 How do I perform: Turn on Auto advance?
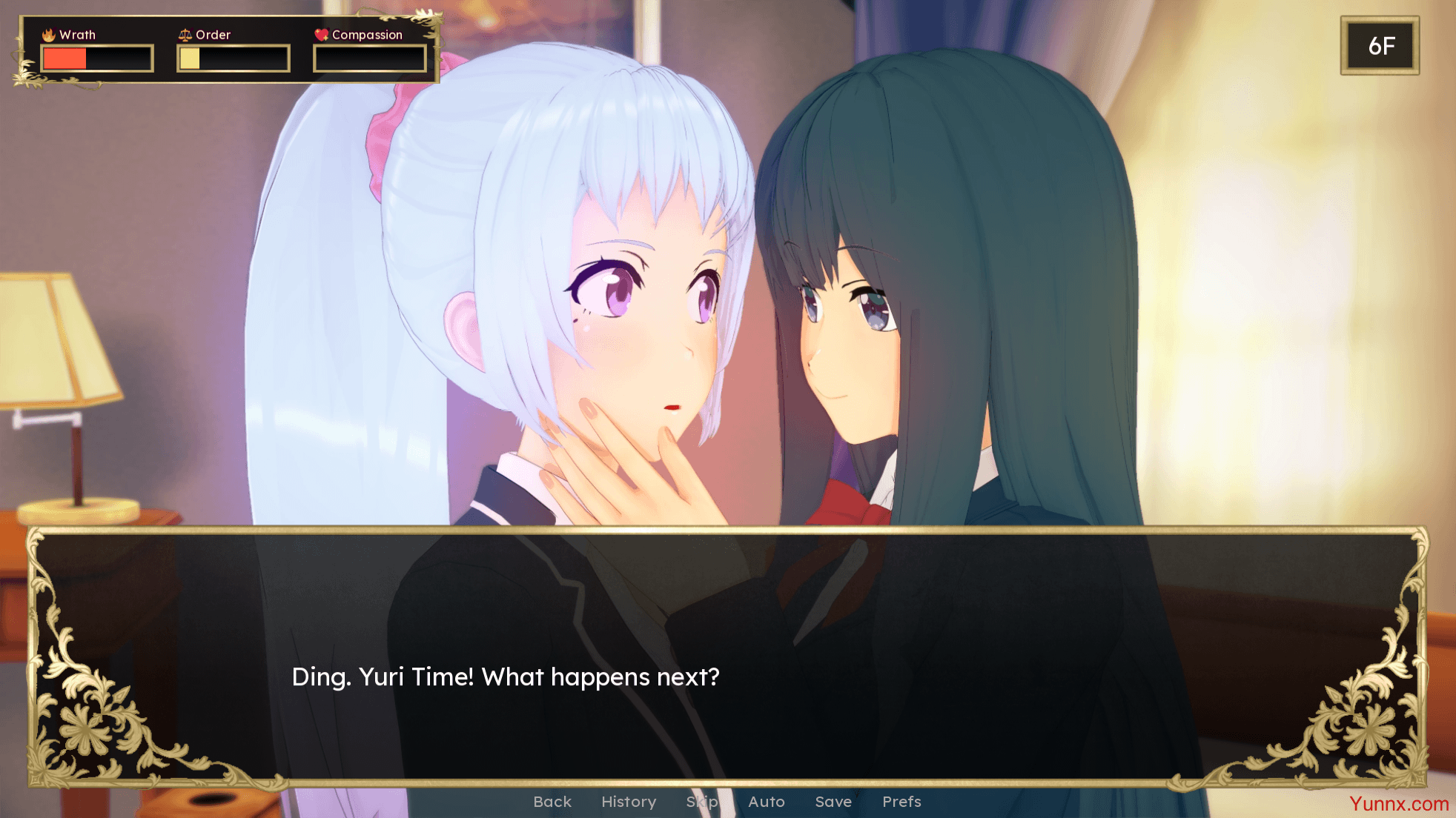pos(766,802)
